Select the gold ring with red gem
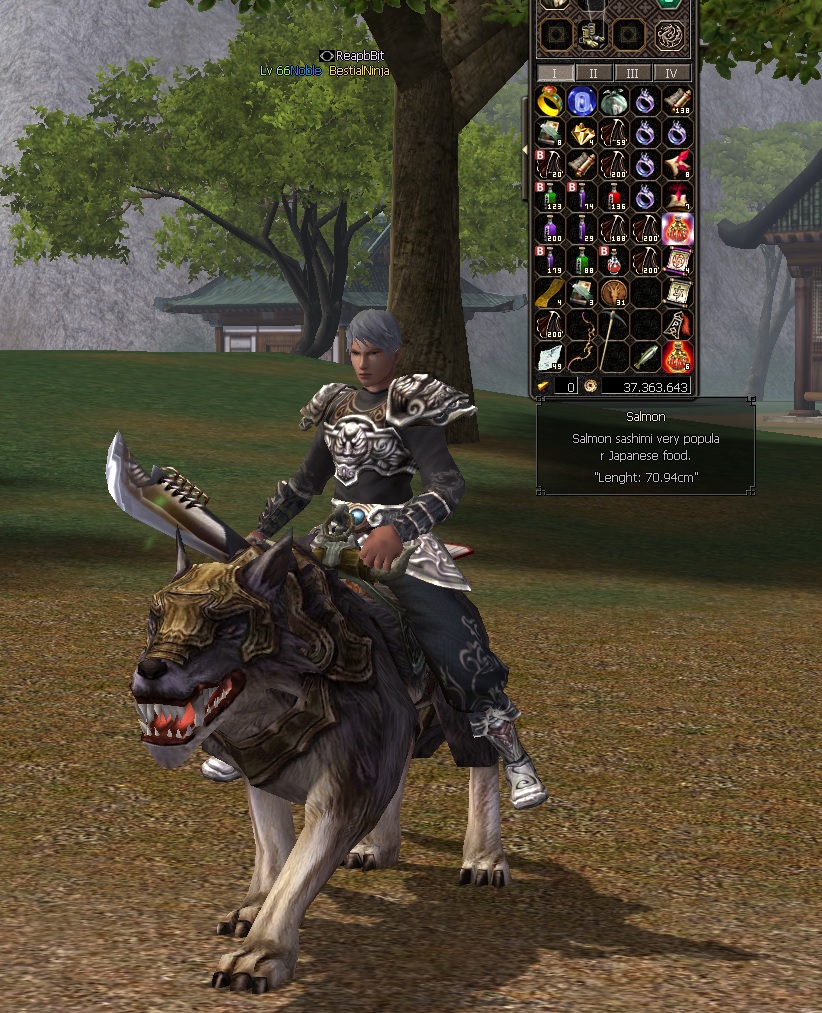This screenshot has height=1013, width=822. 550,101
